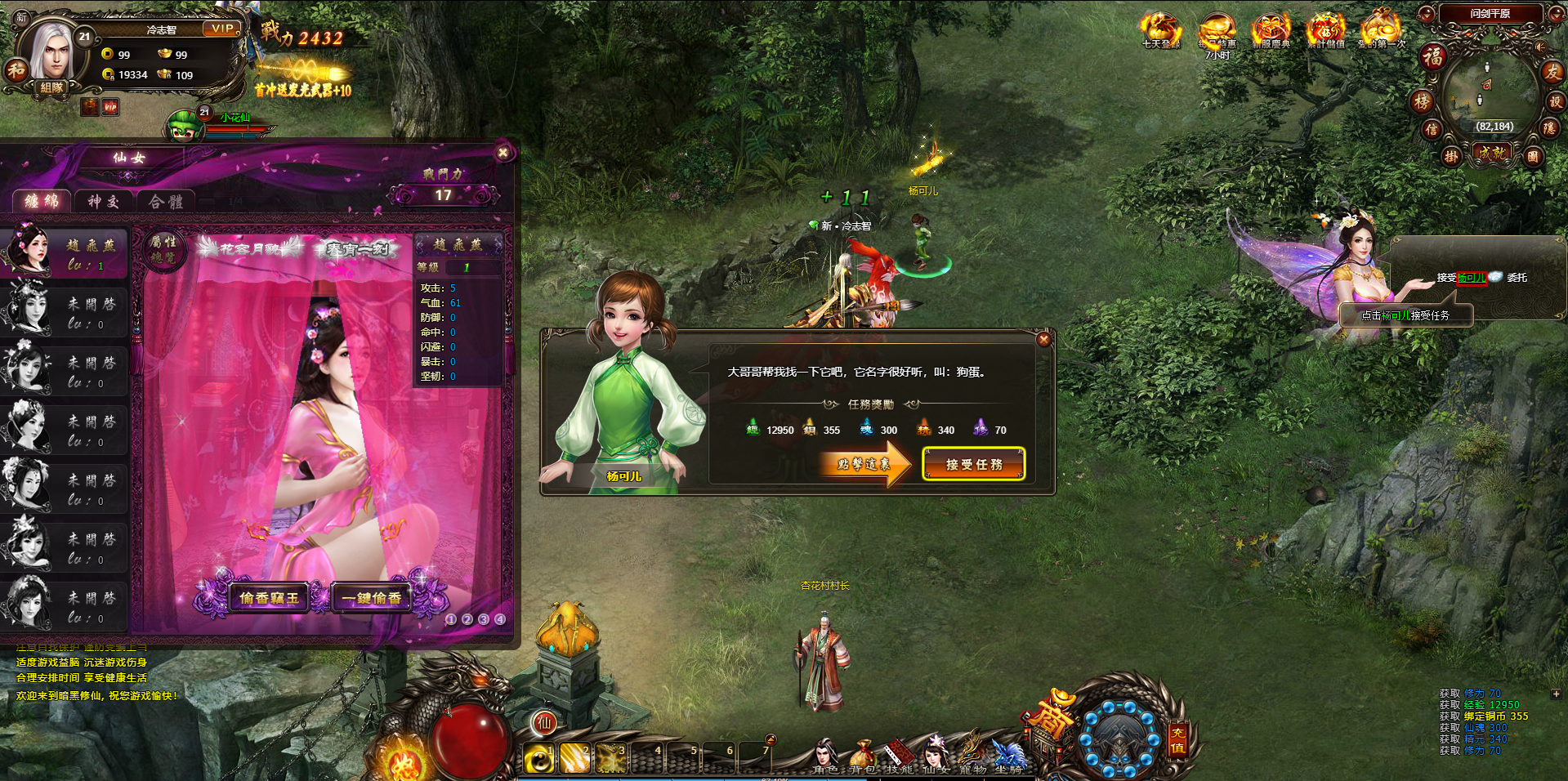
Task: Open the 福 welfare button by minimap
Action: (x=1433, y=57)
